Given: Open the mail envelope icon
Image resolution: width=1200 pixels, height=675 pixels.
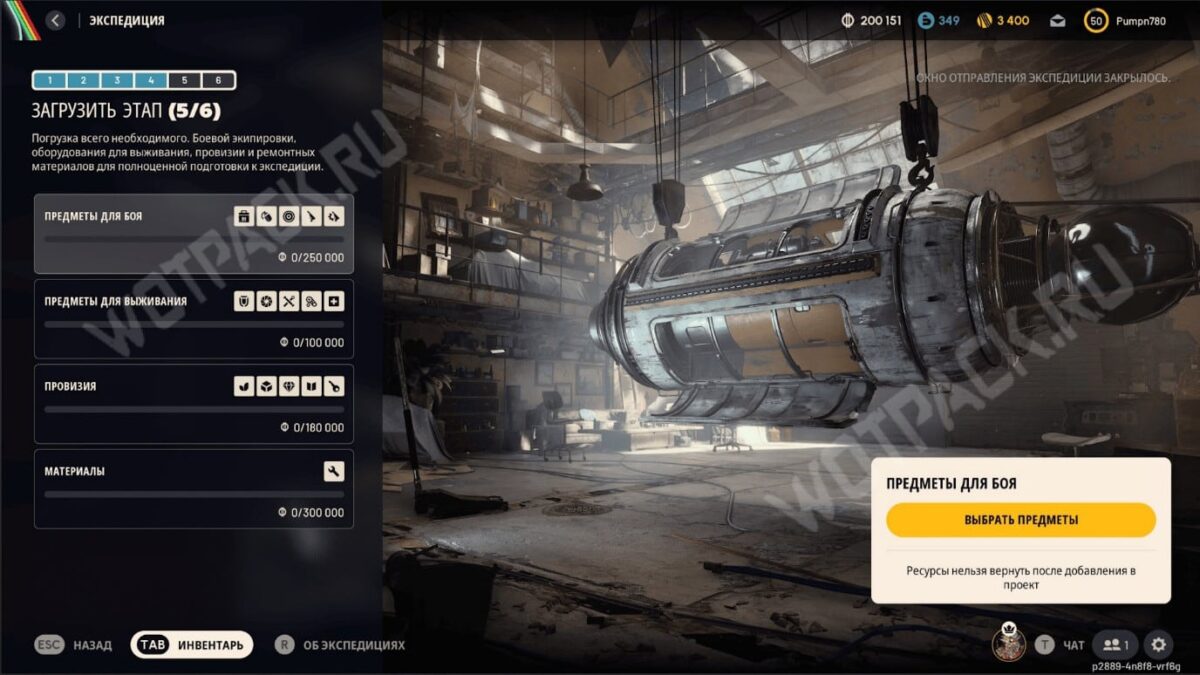Looking at the screenshot, I should click(1057, 20).
